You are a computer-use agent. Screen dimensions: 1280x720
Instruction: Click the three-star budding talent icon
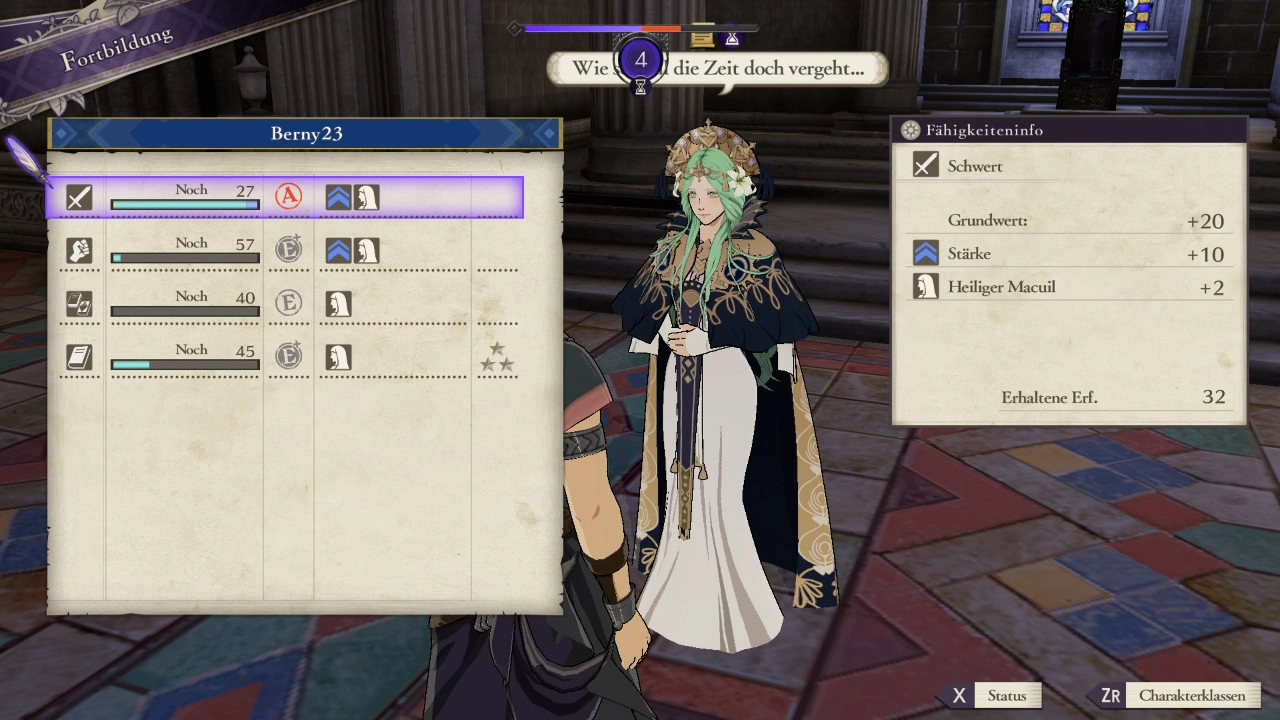[497, 357]
